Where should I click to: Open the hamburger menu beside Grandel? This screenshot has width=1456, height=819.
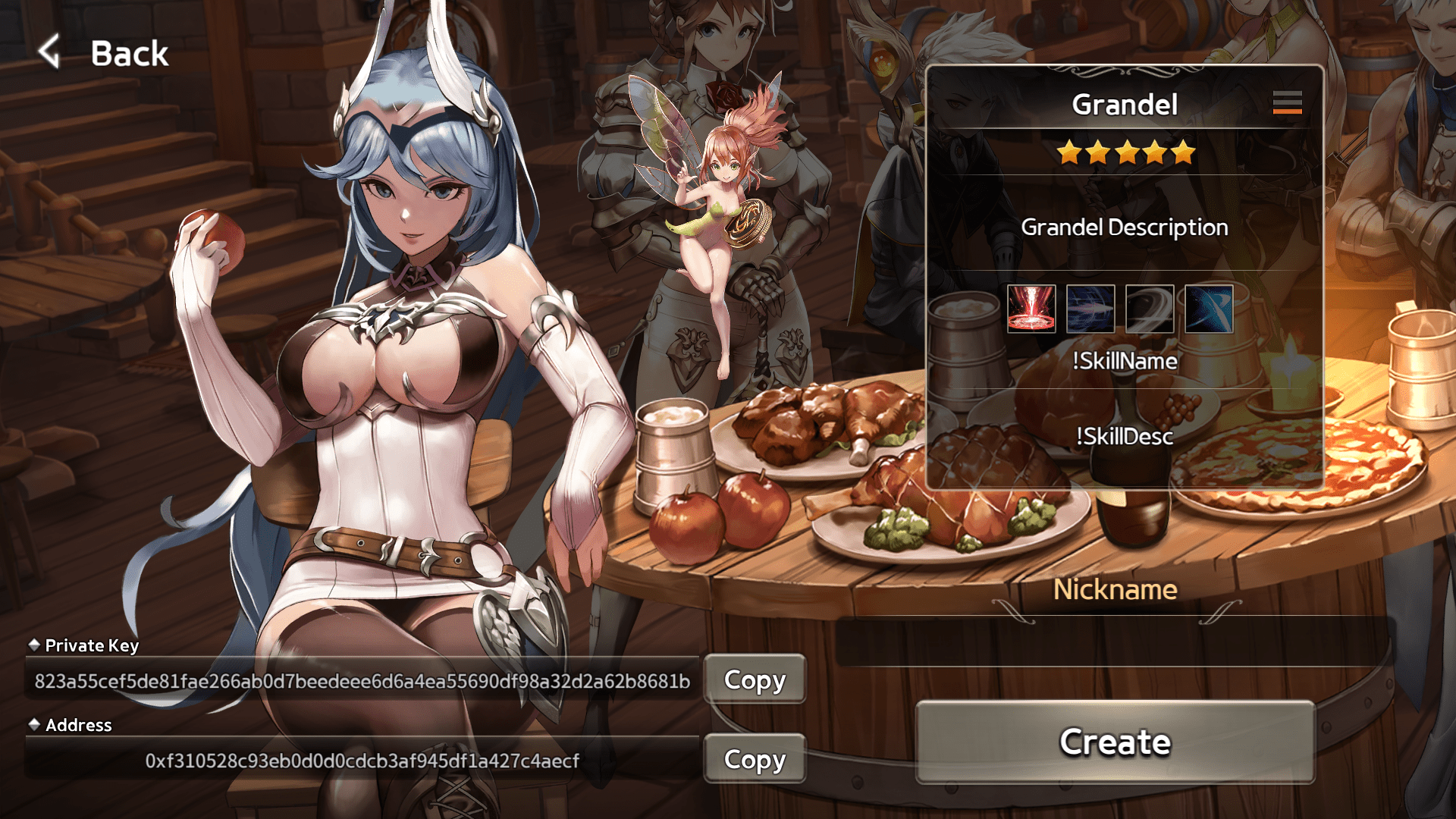tap(1287, 102)
